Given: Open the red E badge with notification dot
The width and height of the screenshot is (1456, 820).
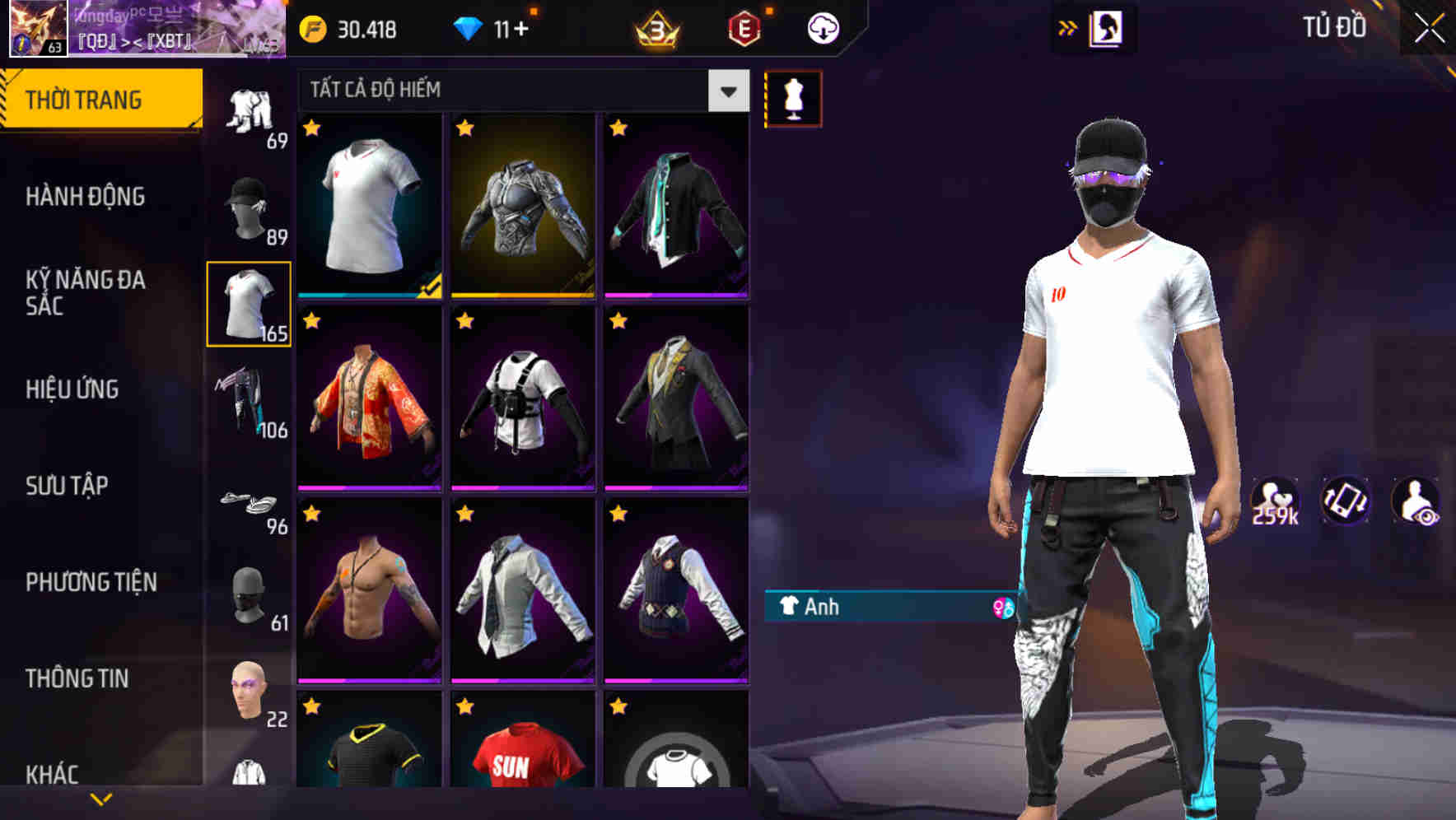Looking at the screenshot, I should click(x=740, y=27).
